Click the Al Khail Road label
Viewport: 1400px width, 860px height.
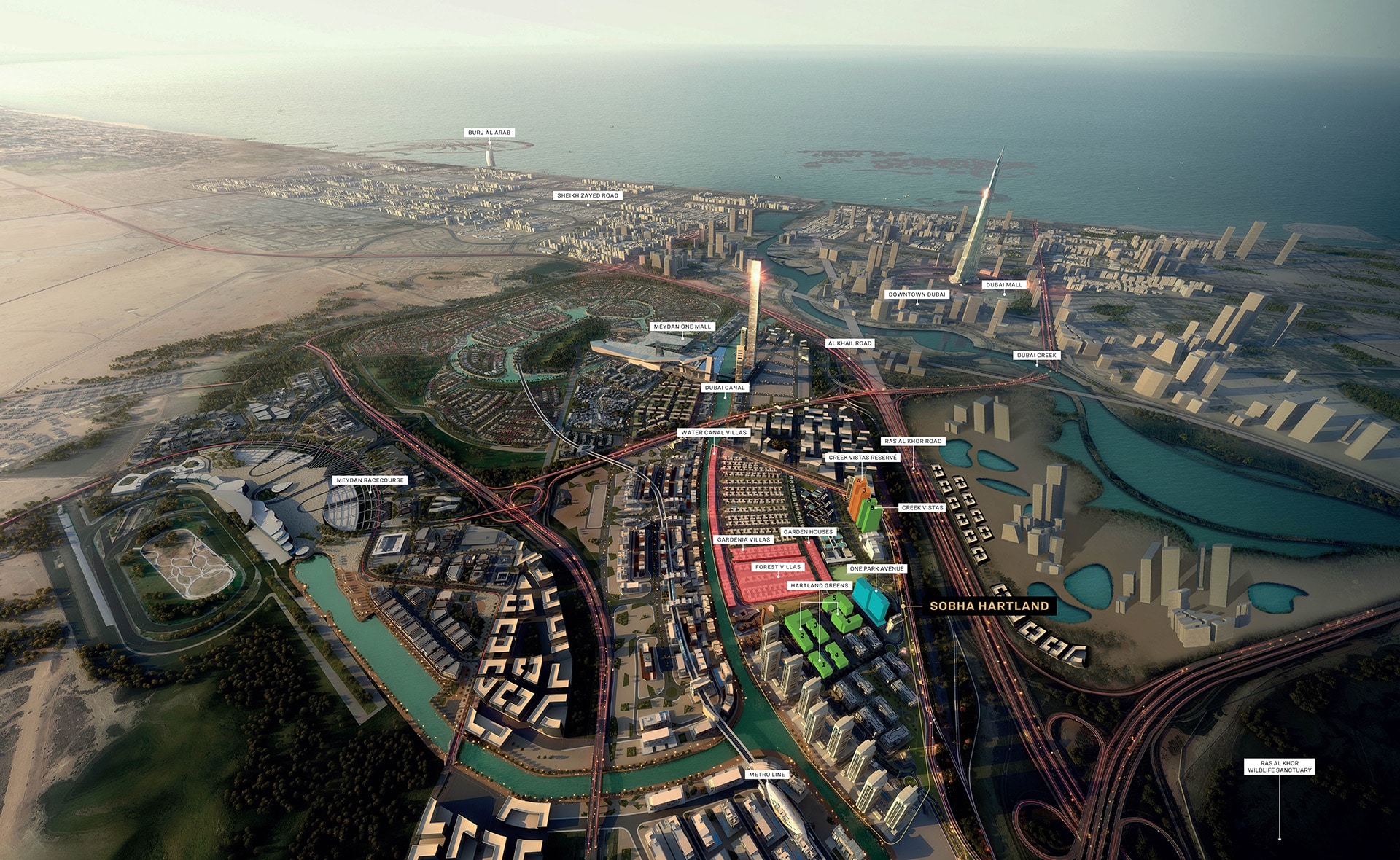click(x=849, y=343)
